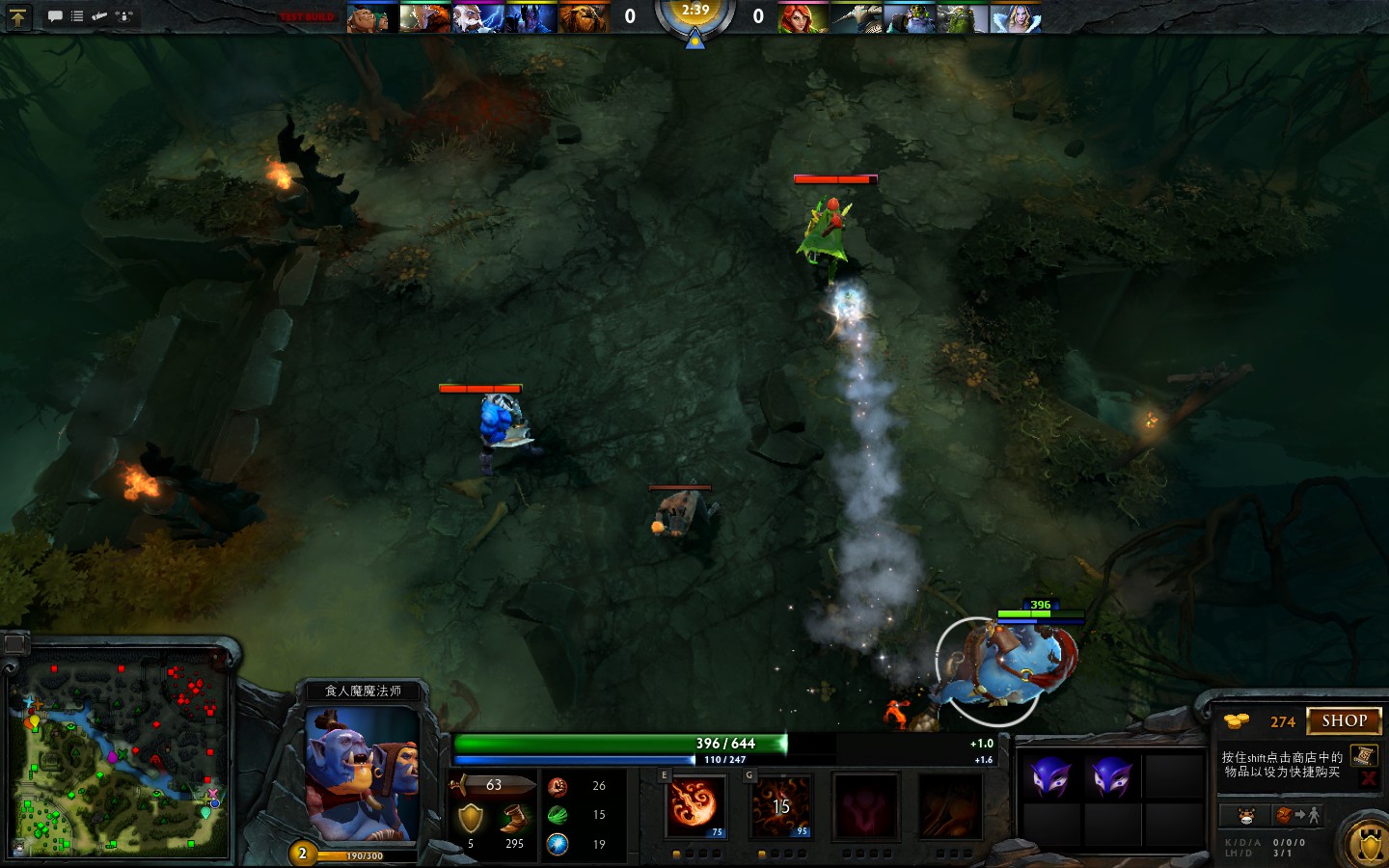Viewport: 1389px width, 868px height.
Task: Activate the glyph shield button
Action: click(1368, 846)
